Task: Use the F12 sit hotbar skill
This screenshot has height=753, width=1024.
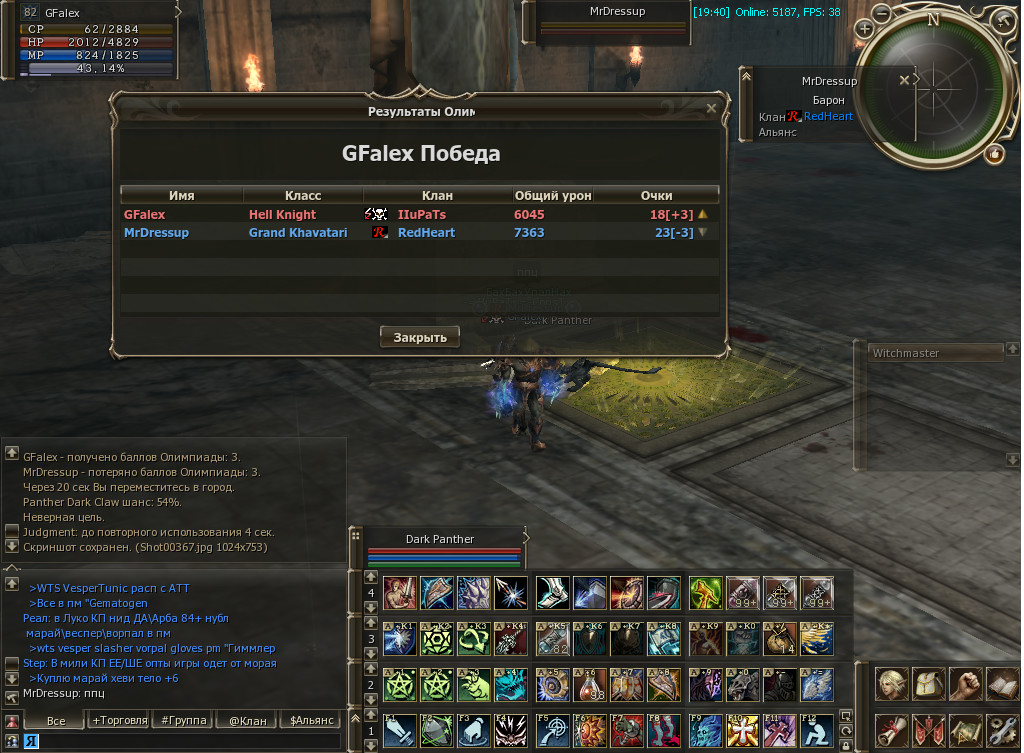Action: click(x=816, y=731)
